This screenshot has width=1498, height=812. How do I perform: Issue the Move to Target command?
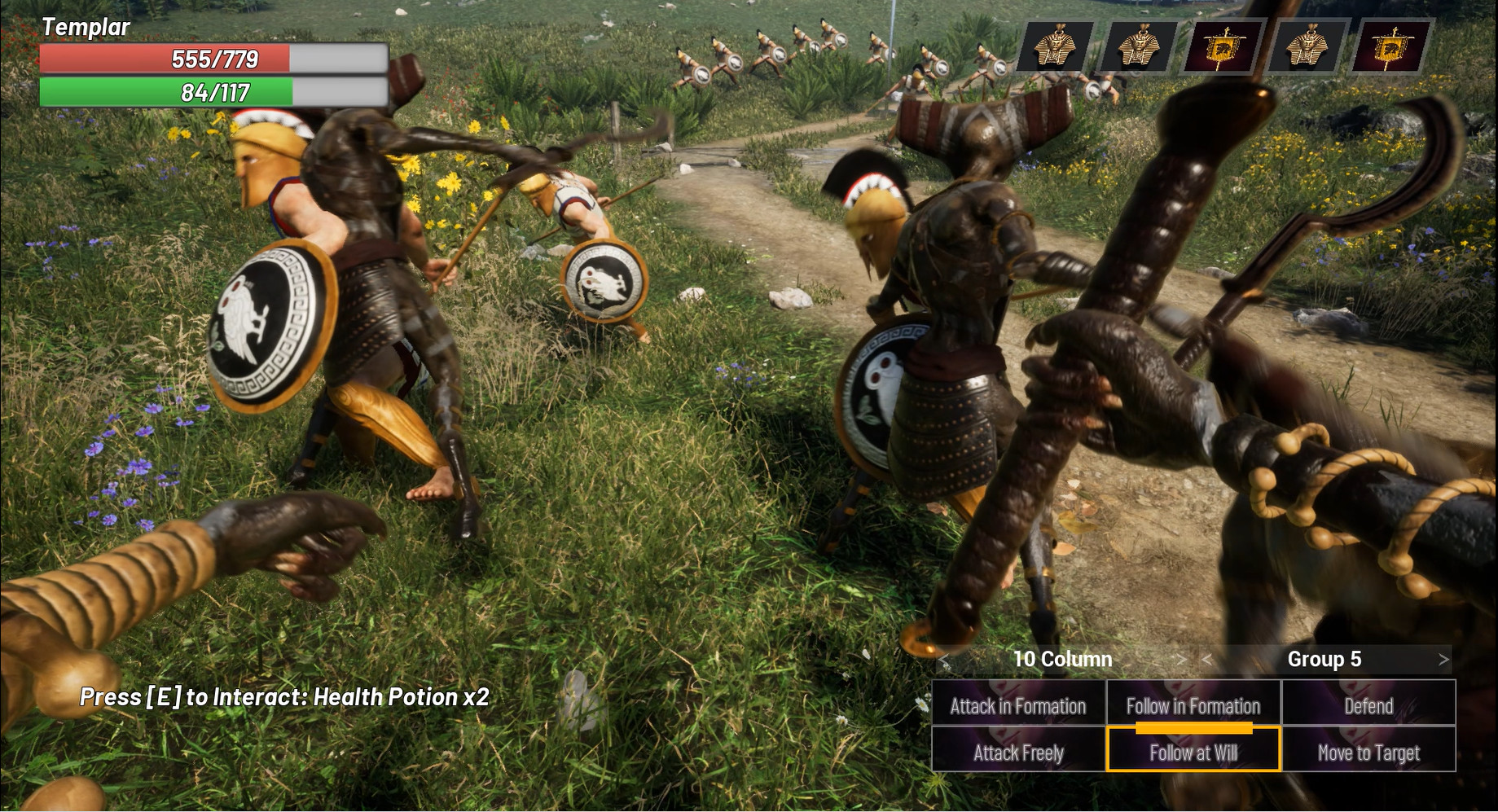click(1368, 753)
